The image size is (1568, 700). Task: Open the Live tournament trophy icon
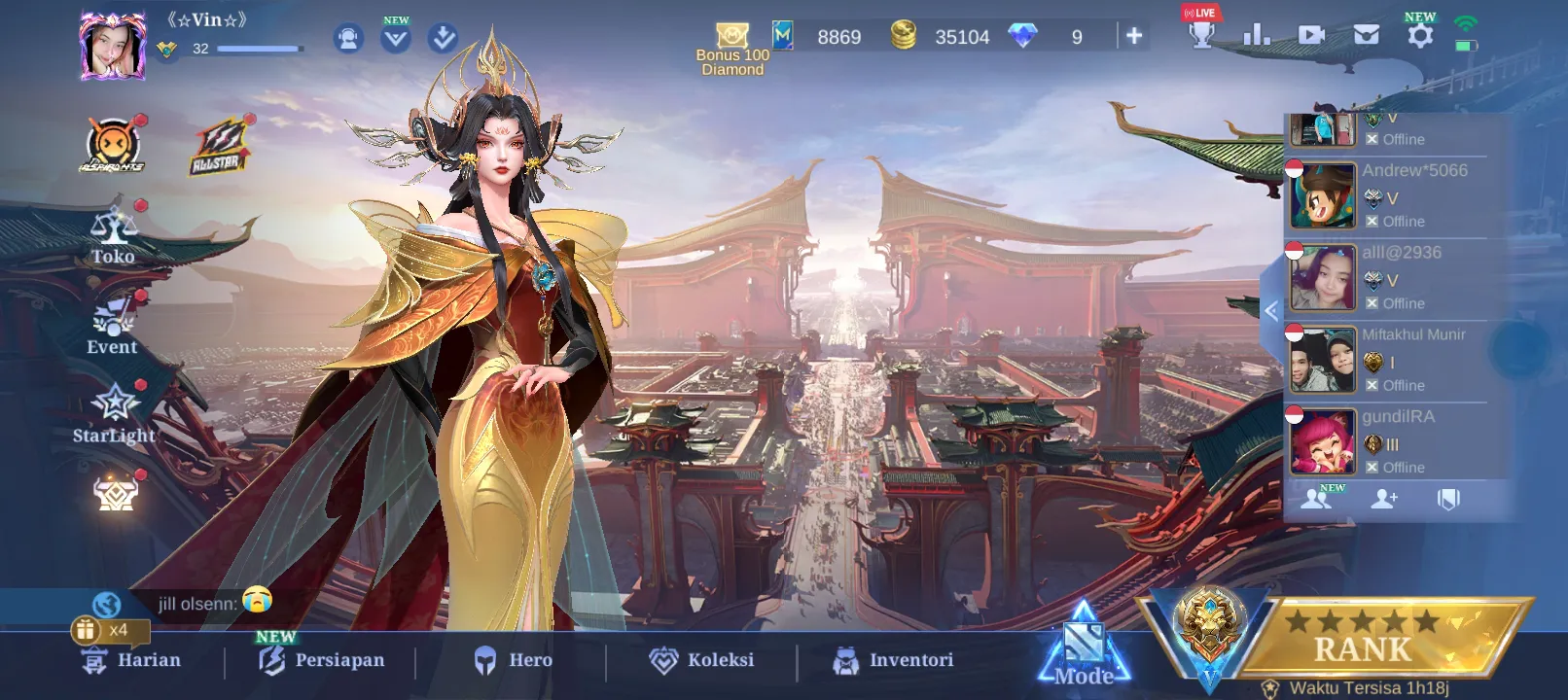[x=1202, y=33]
